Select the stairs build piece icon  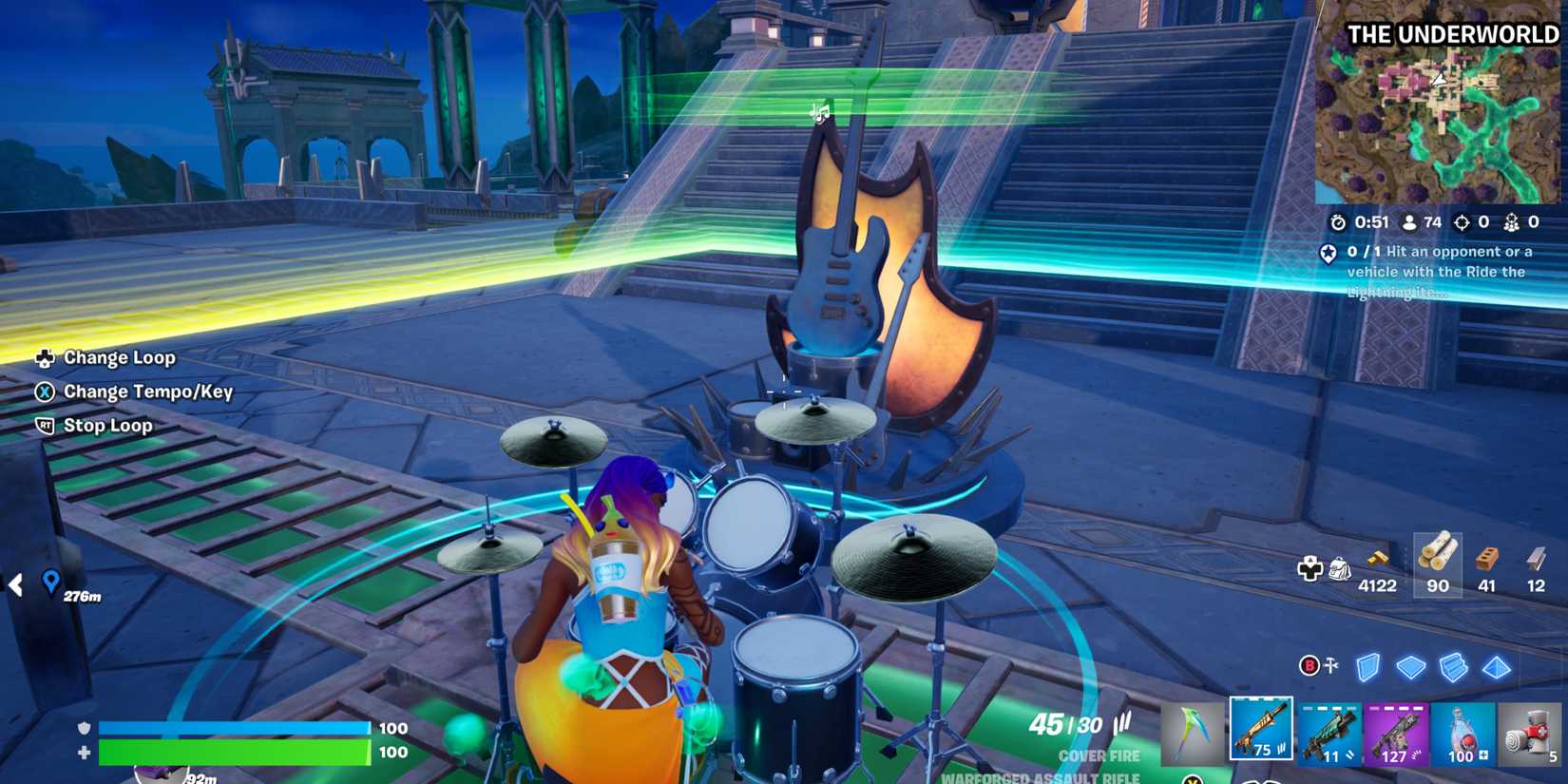(1454, 667)
